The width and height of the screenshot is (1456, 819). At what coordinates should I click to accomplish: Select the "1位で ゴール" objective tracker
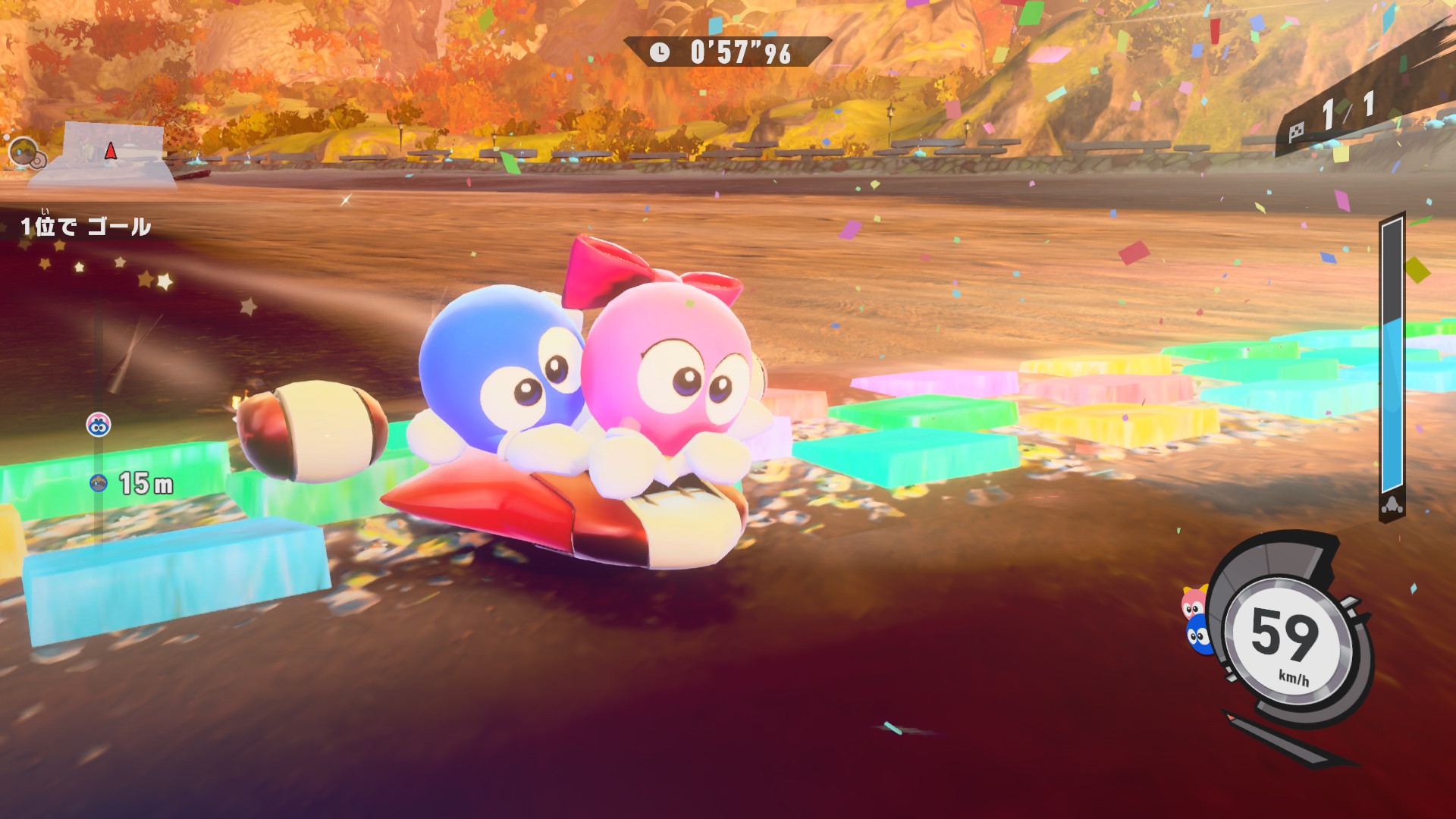coord(86,226)
